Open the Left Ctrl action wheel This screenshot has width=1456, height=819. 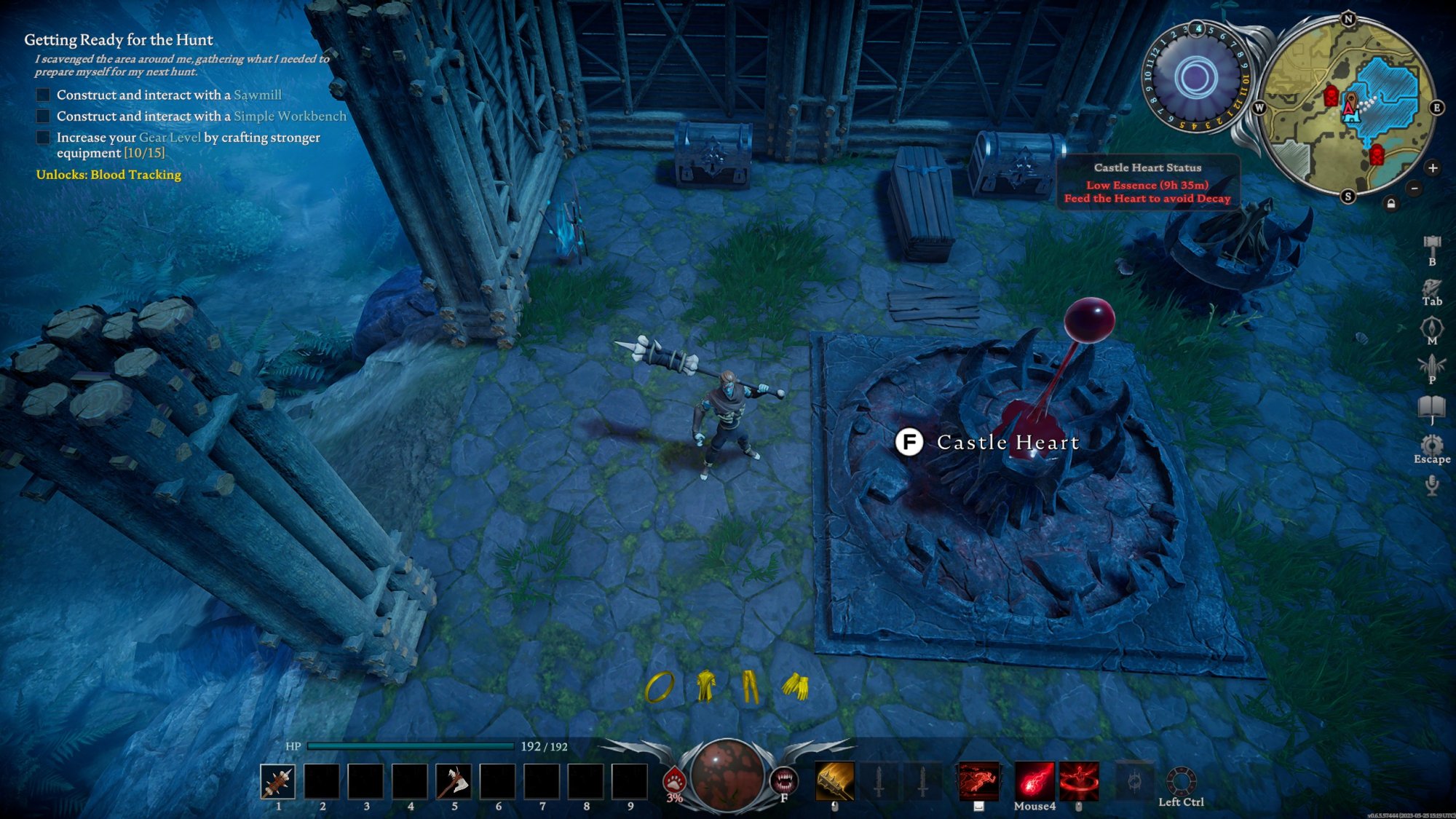1181,781
